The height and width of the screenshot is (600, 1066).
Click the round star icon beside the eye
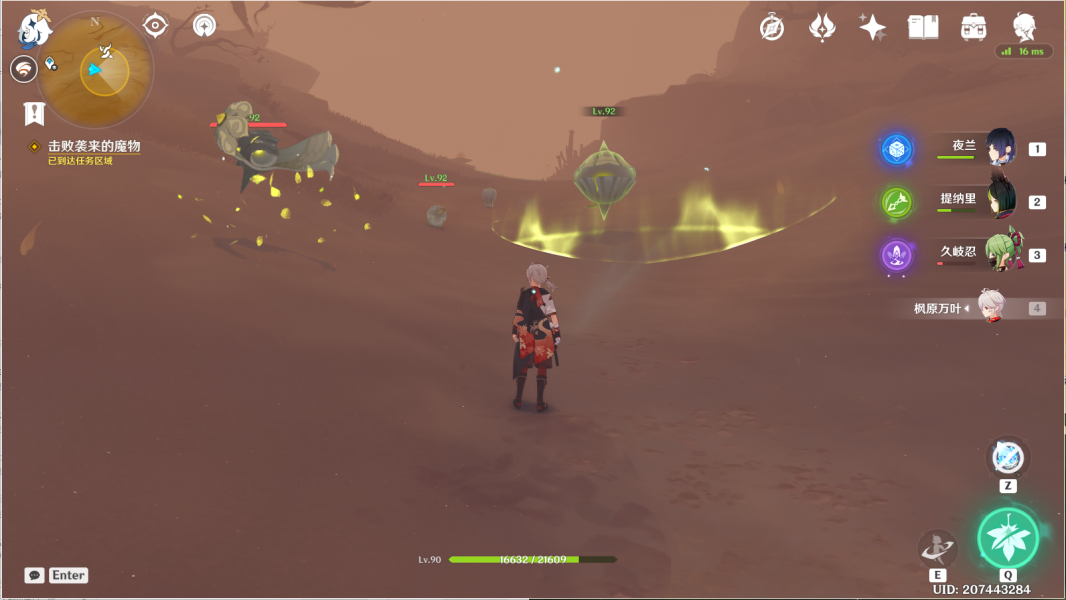205,25
